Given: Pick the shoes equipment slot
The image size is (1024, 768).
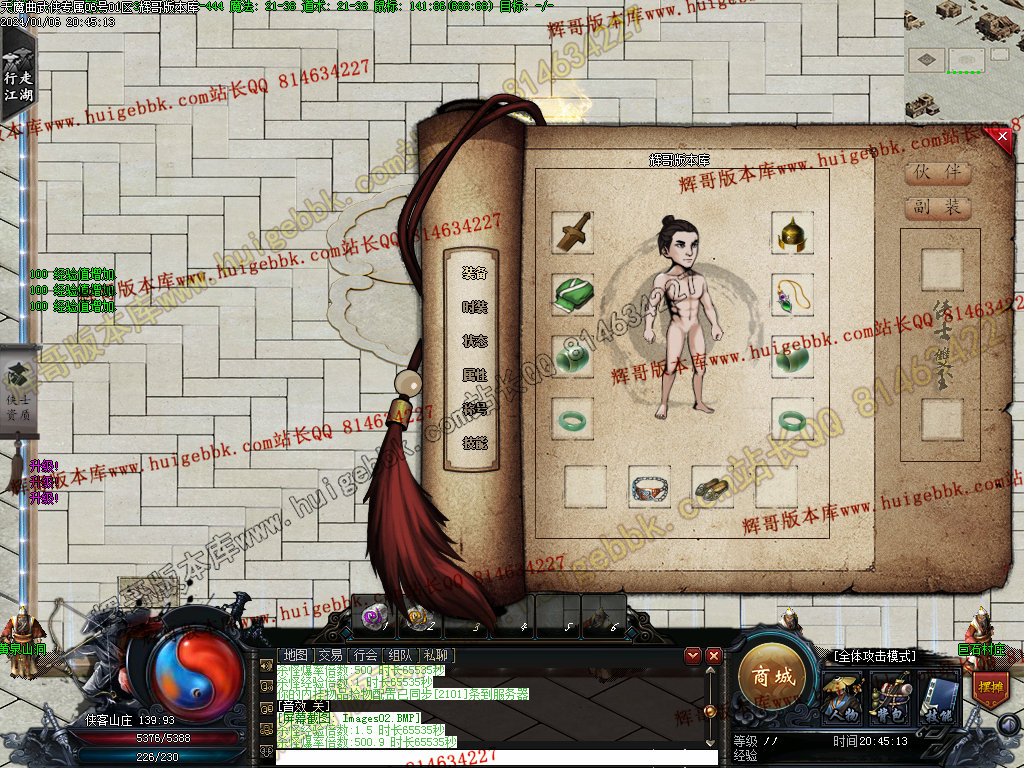Looking at the screenshot, I should coord(712,487).
